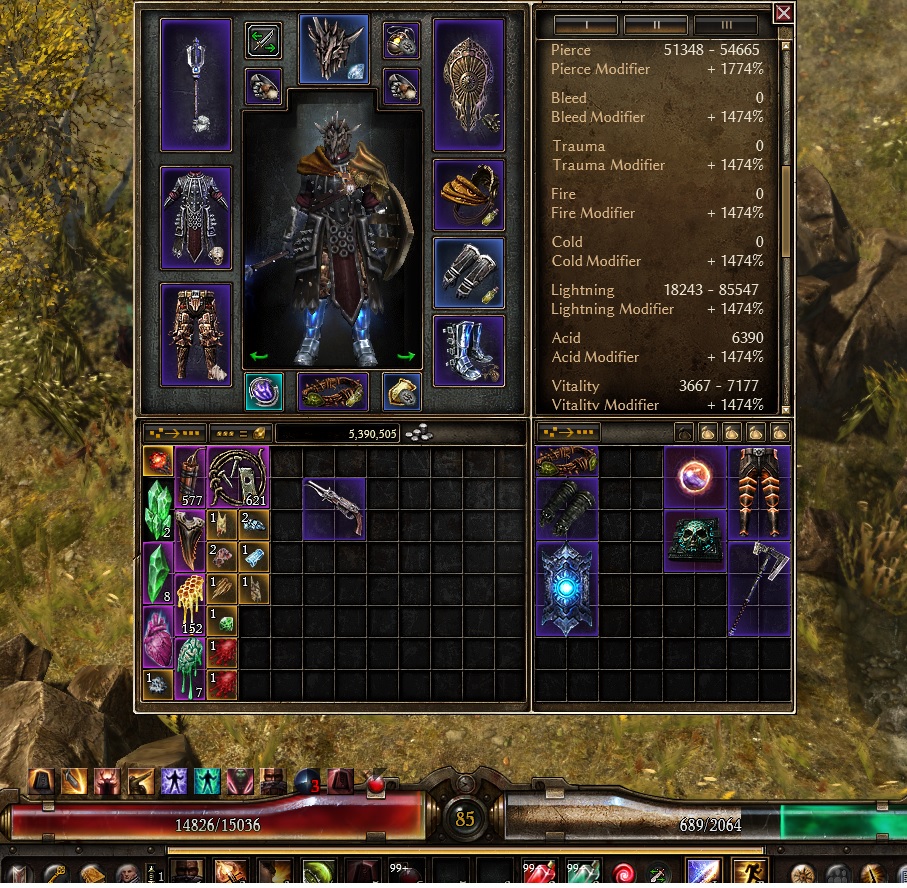907x888 pixels.
Task: Pick the honeycomb stack of 152
Action: tap(189, 605)
